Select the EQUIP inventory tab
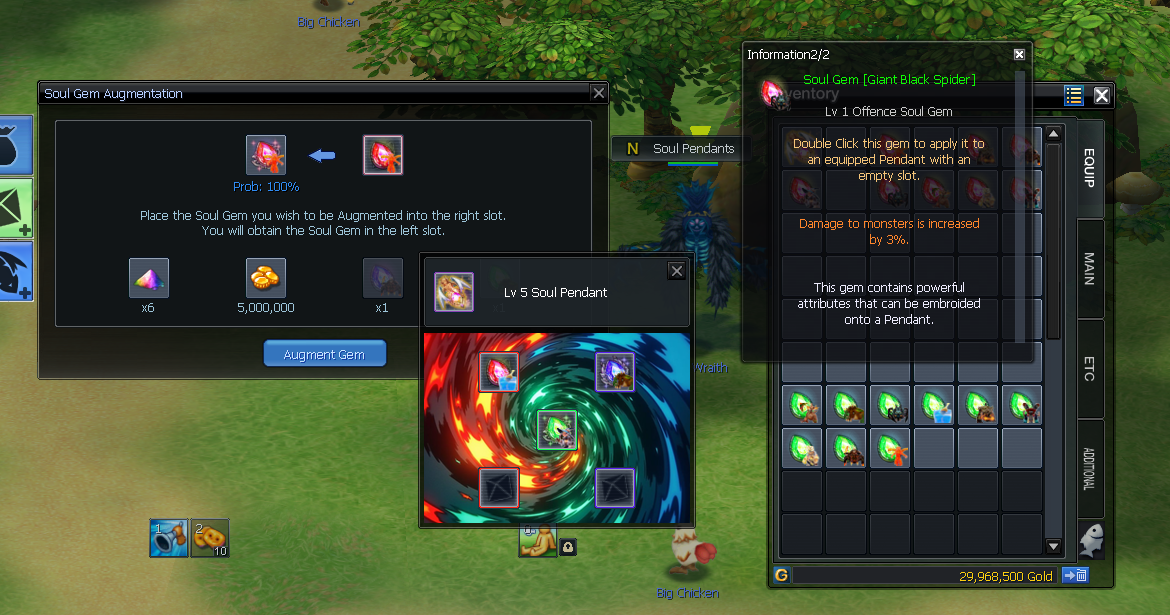Viewport: 1170px width, 615px height. coord(1090,168)
